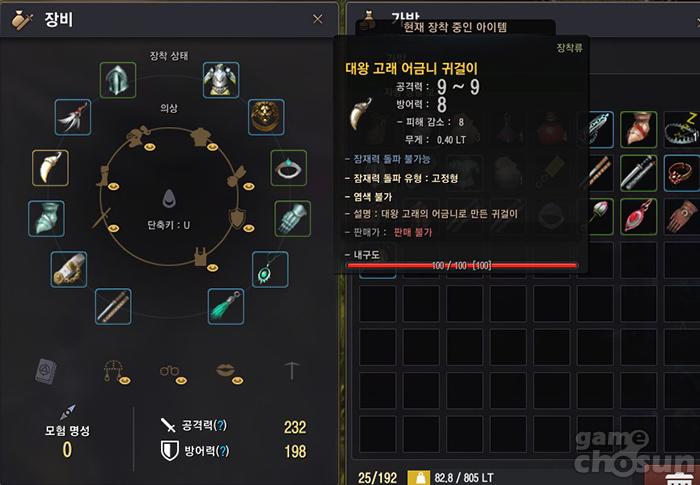Screen dimensions: 700x485
Task: Select the equipped gauntlet gloves slot
Action: [293, 218]
